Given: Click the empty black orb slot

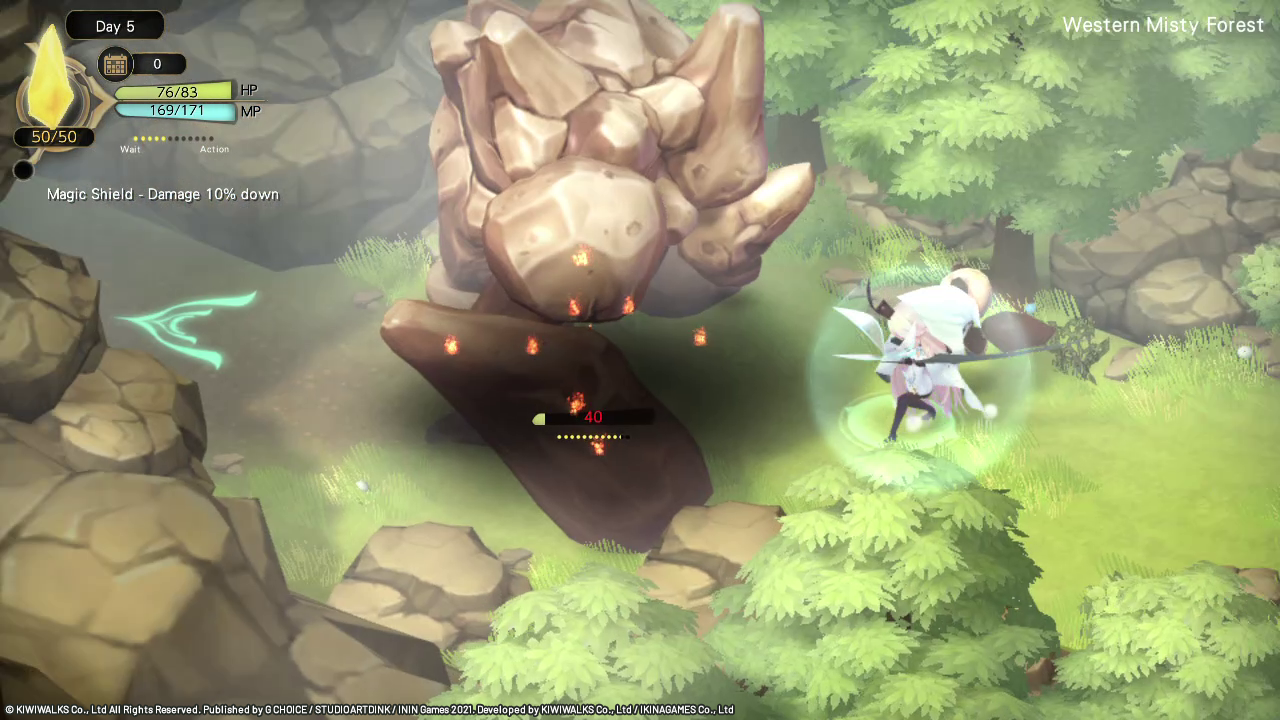Looking at the screenshot, I should pyautogui.click(x=23, y=171).
